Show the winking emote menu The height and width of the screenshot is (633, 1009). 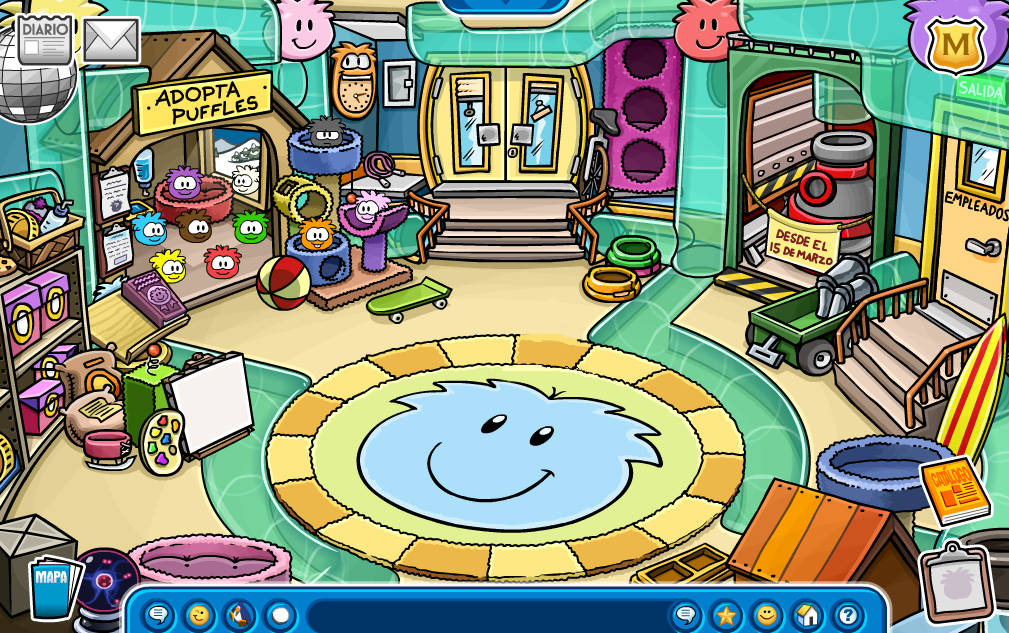(x=199, y=615)
